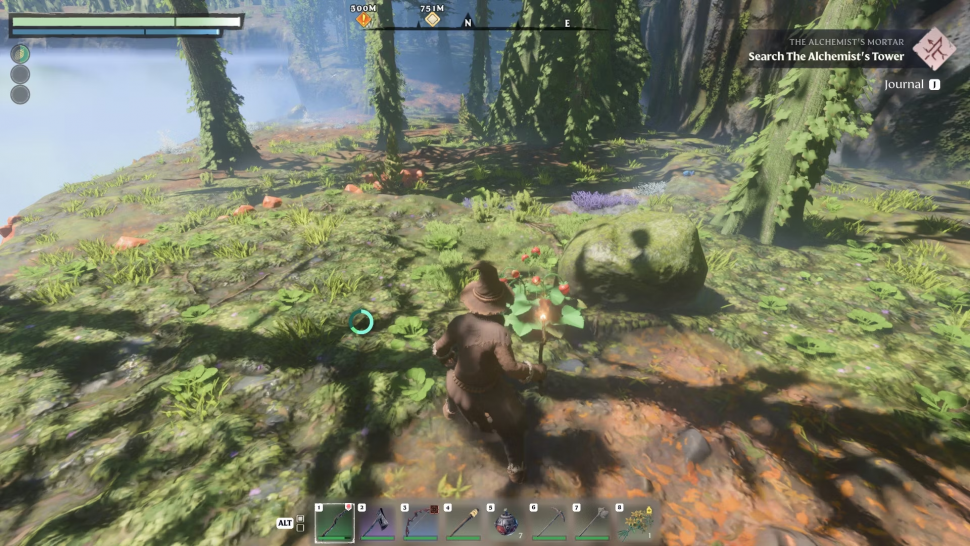
Task: Select the torch hotbar slot
Action: (463, 522)
